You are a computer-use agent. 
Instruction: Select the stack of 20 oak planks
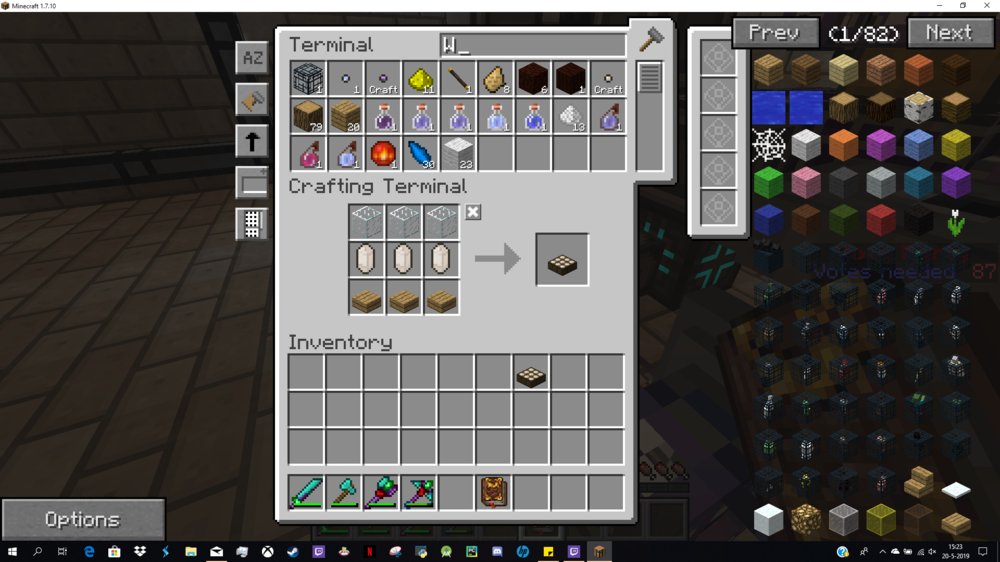point(345,117)
